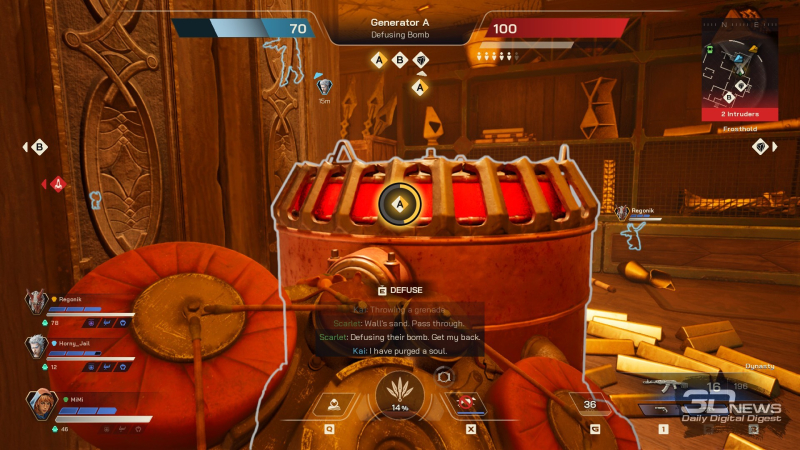Image resolution: width=800 pixels, height=450 pixels.
Task: Activate the ultimate ability at 14%
Action: (399, 393)
